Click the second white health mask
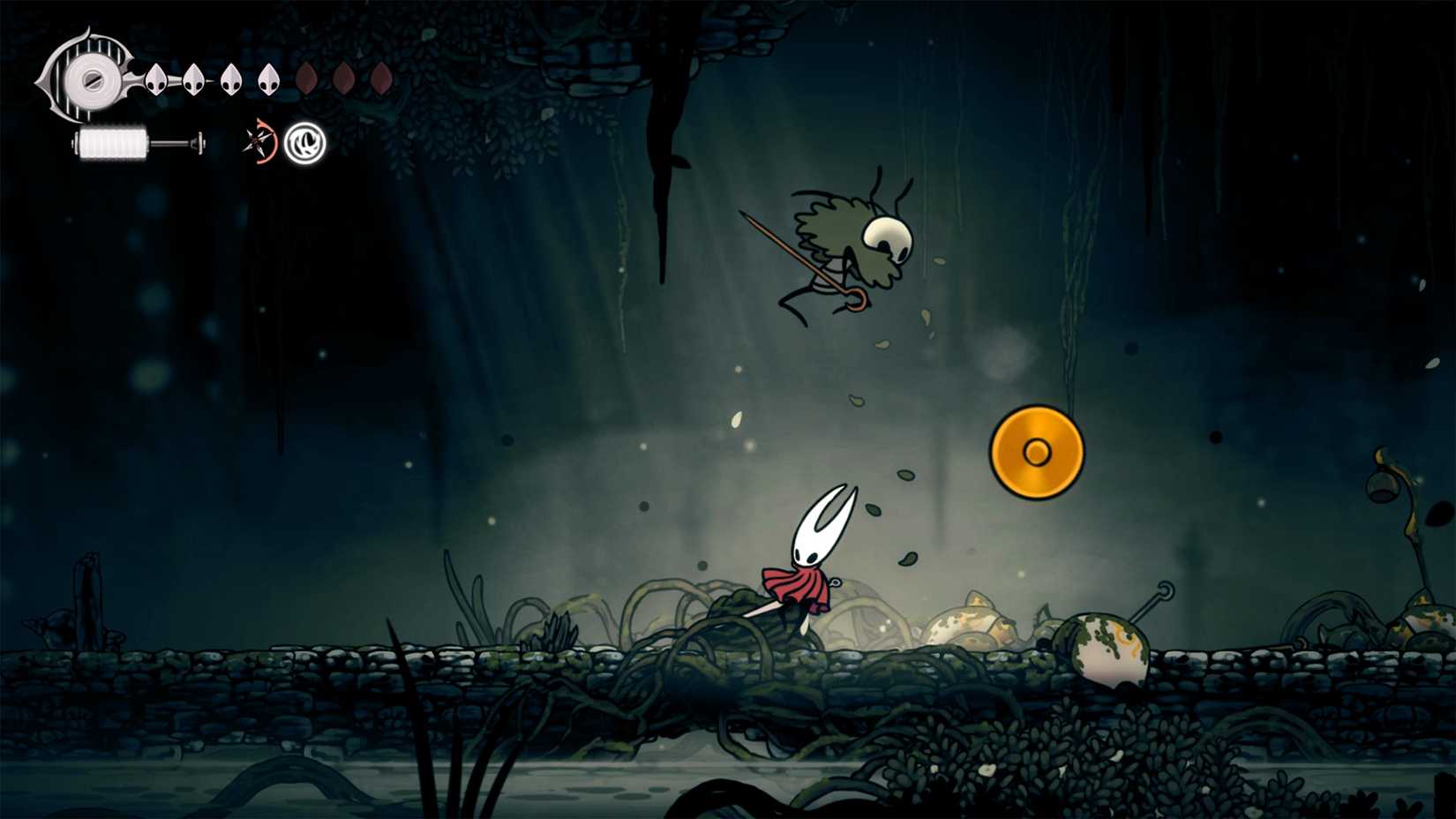1456x819 pixels. pos(192,80)
